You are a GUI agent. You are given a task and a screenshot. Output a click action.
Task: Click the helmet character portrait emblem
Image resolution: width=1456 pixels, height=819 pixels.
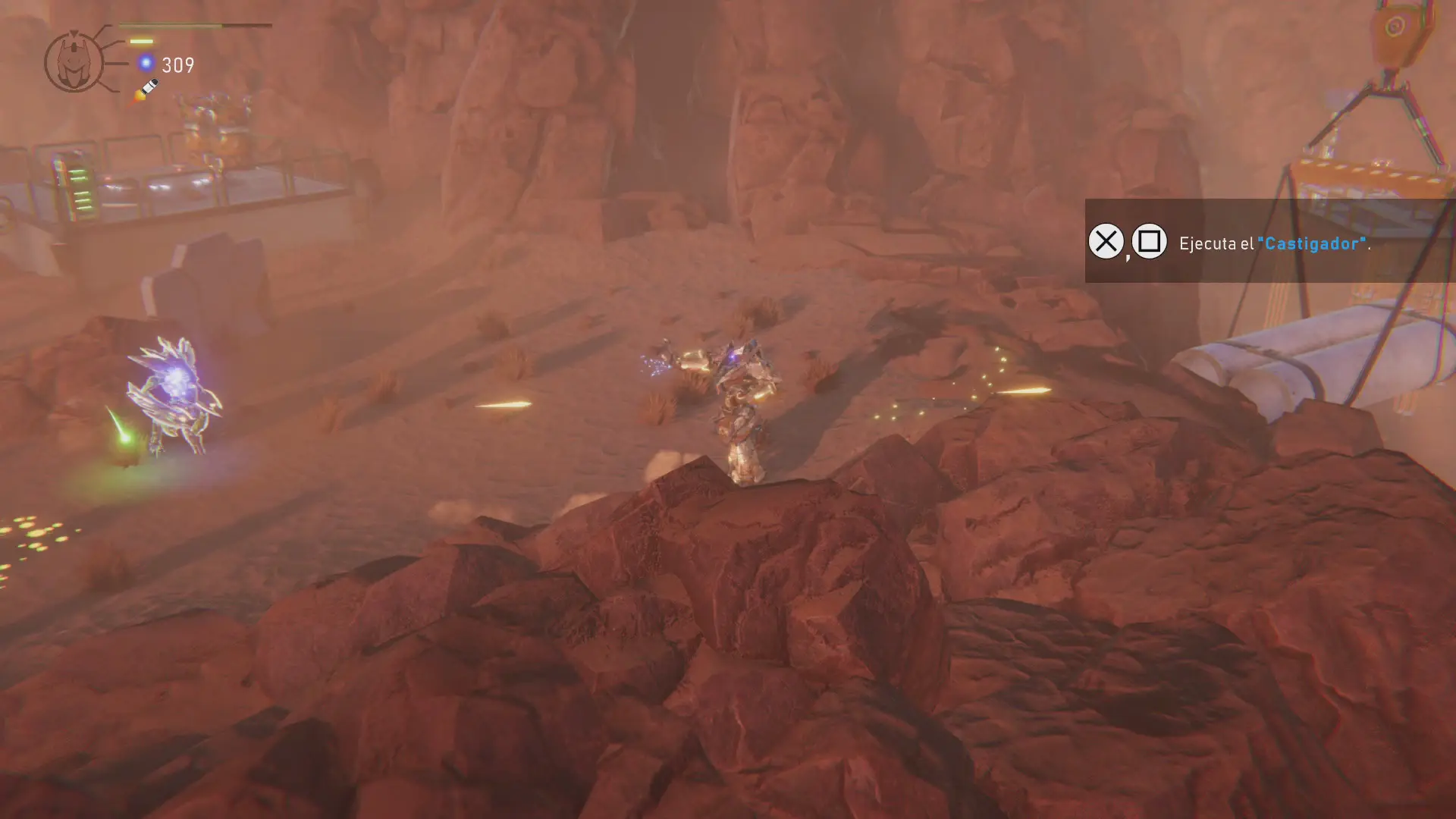pyautogui.click(x=74, y=62)
